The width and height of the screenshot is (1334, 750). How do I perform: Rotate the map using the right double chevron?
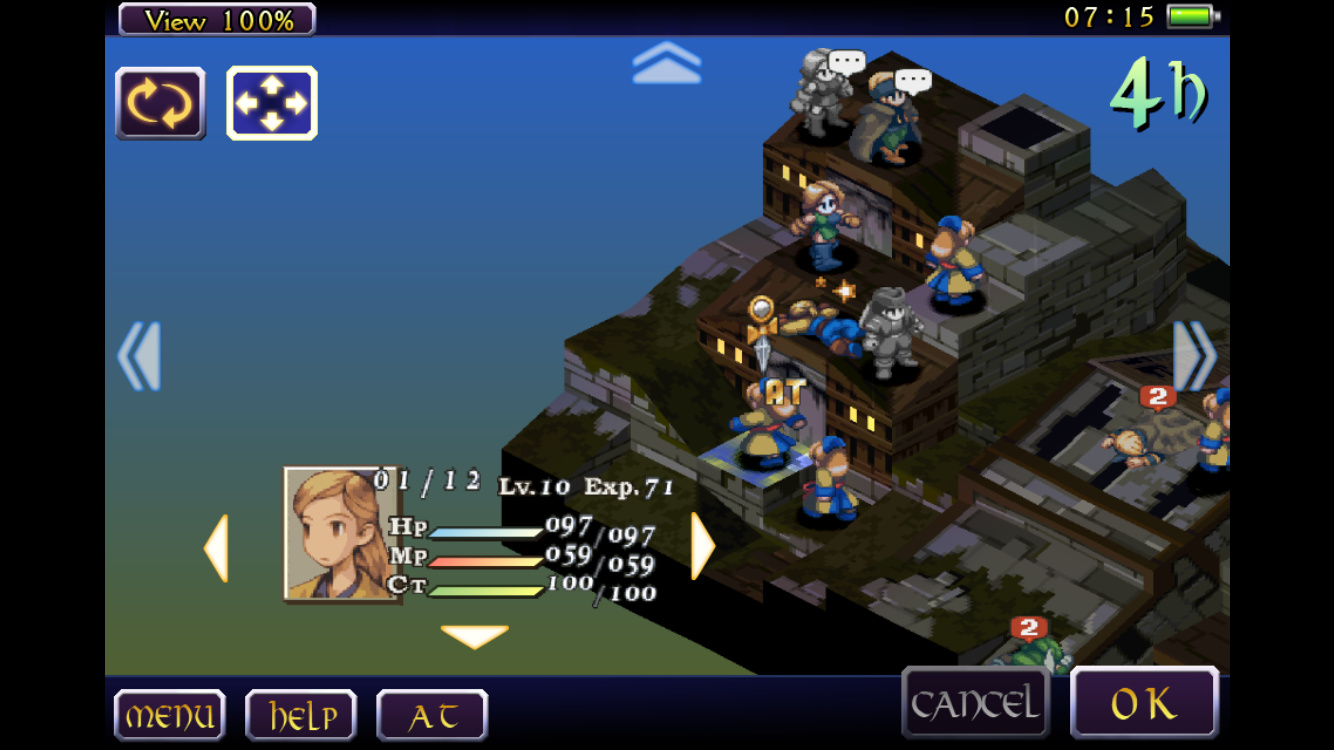(1195, 356)
